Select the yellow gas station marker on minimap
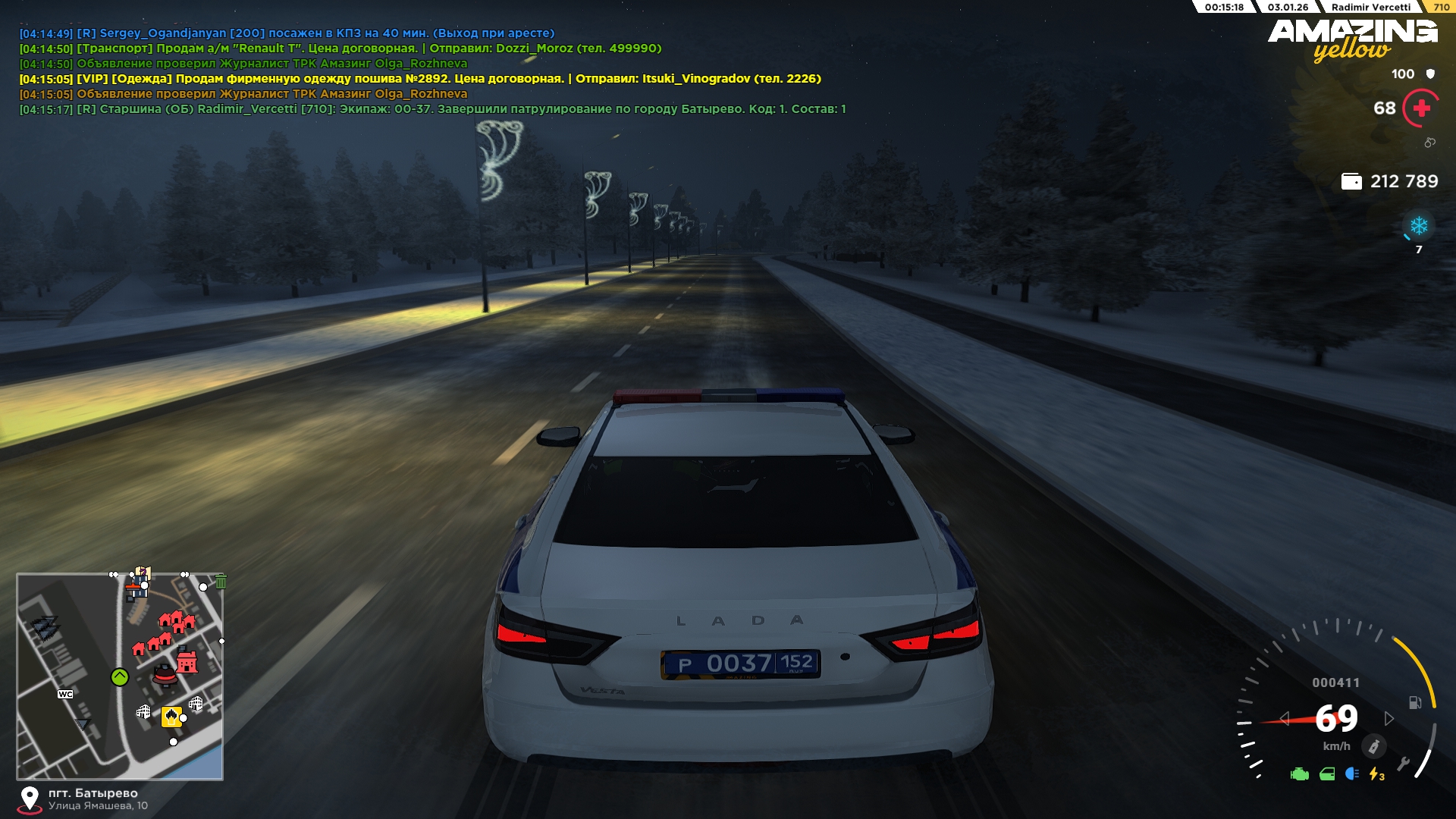The width and height of the screenshot is (1456, 819). point(171,716)
